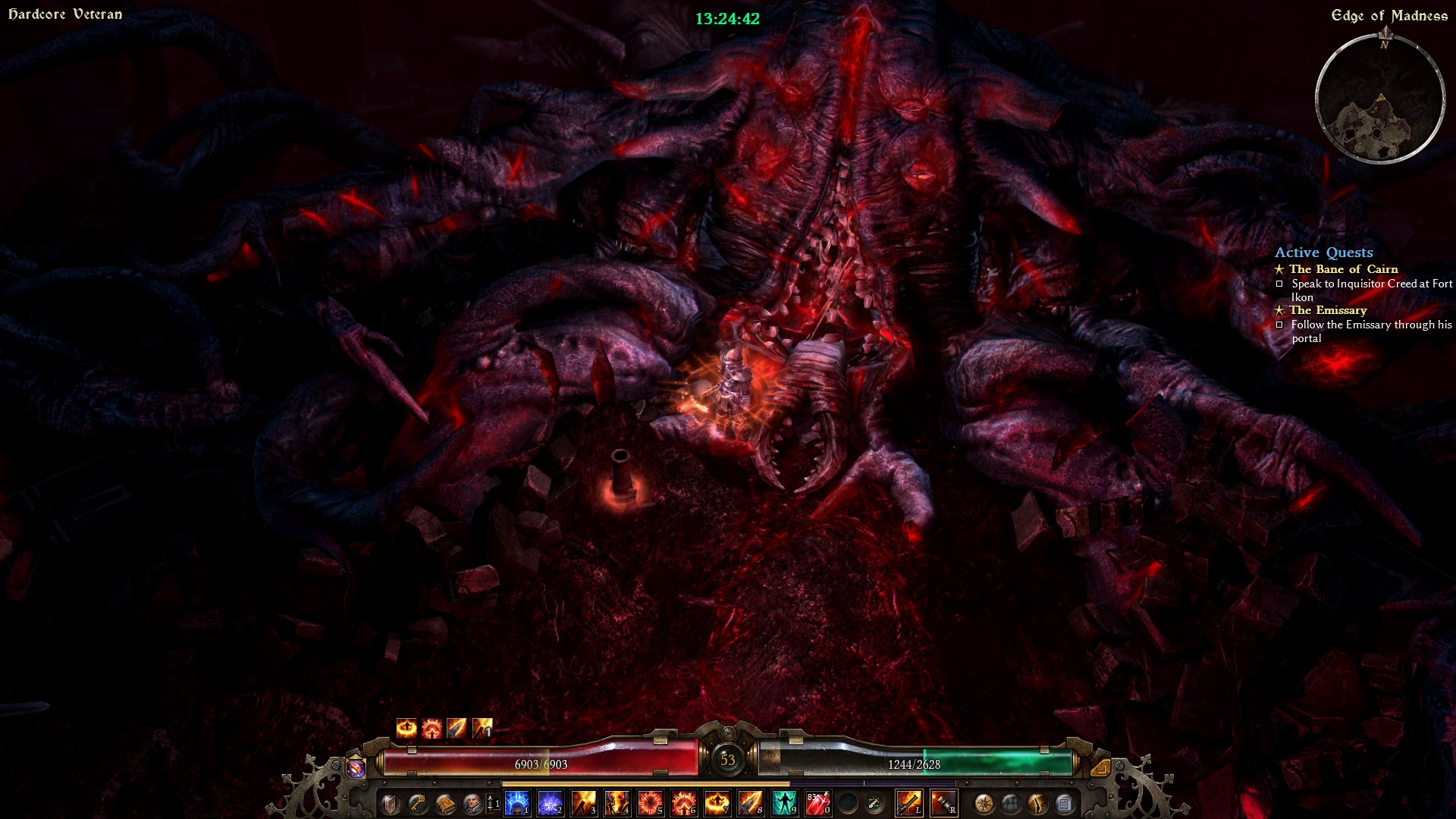Drink the red health potion
1456x819 pixels.
pos(817,802)
